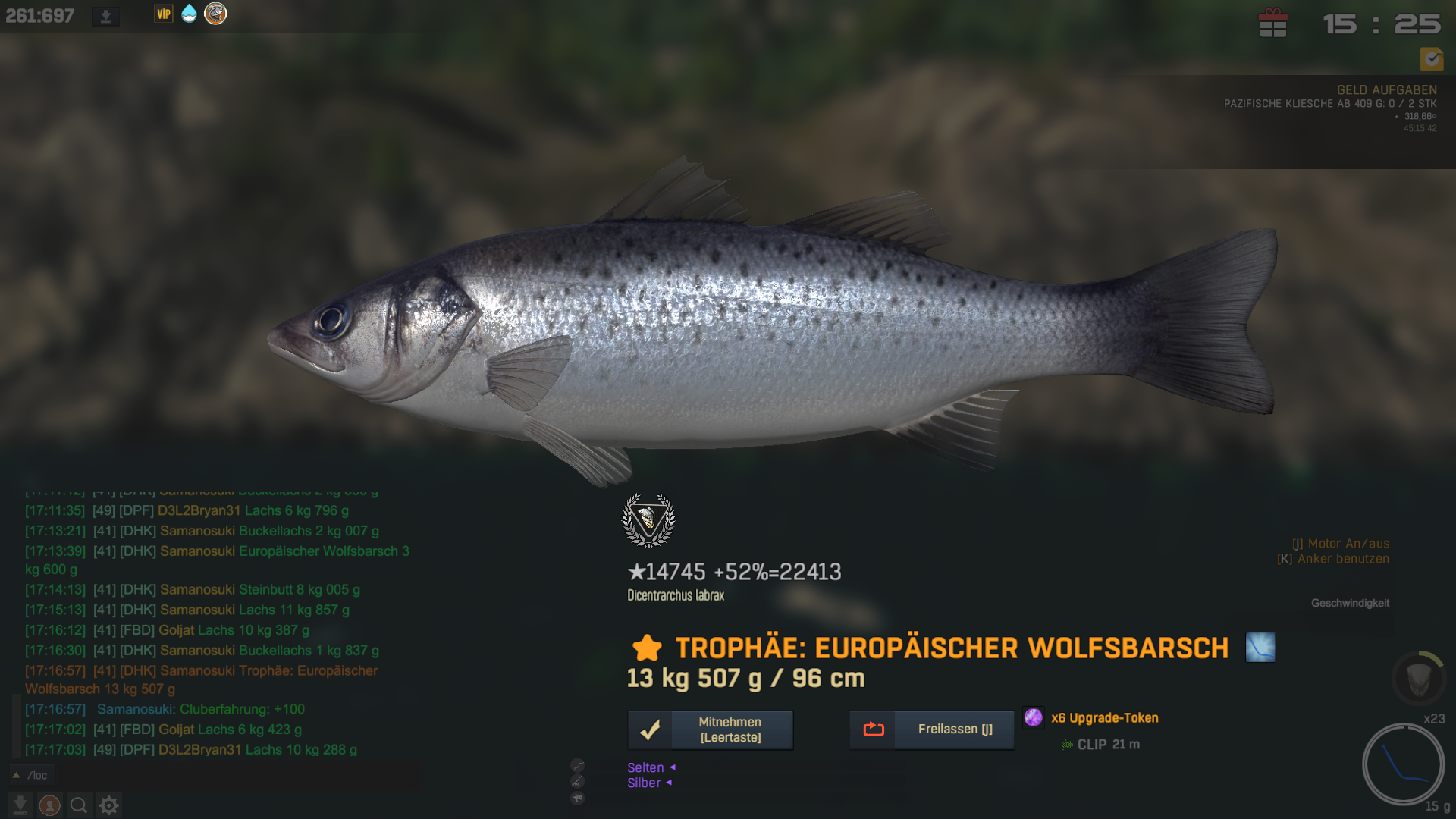Click the Mitnehmen button to keep fish

[x=711, y=730]
